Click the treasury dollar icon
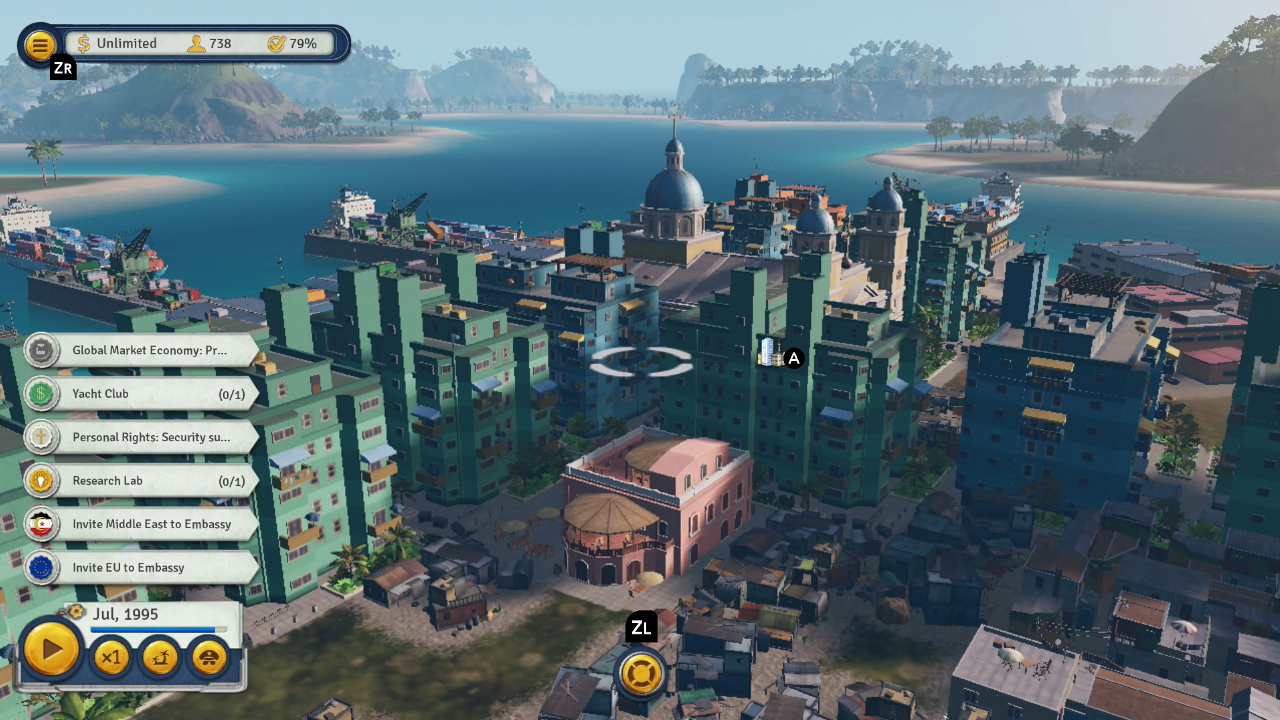 tap(84, 44)
